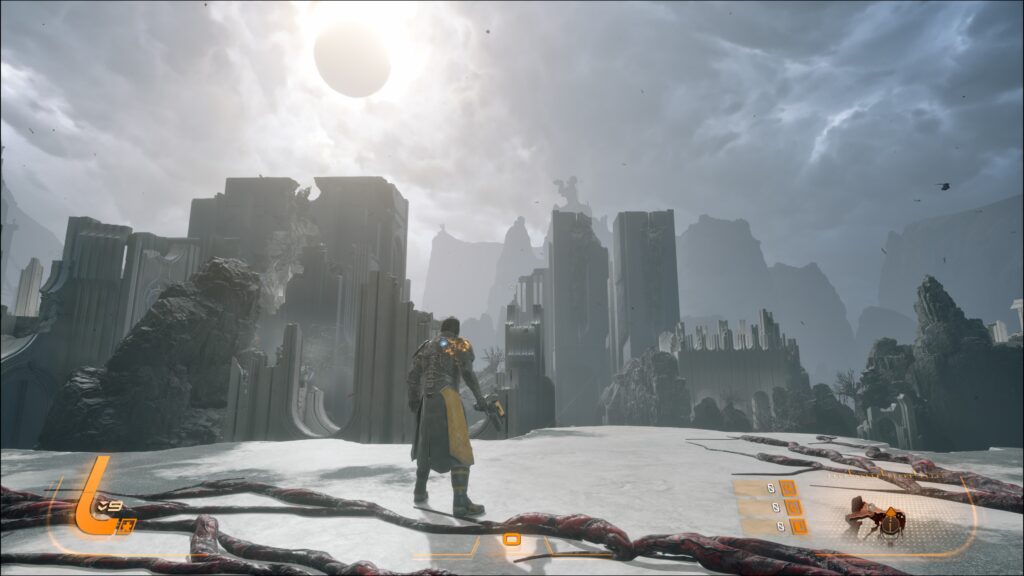Click the small orange square indicator at bottom center
Screen dimensions: 1024x576
511,540
